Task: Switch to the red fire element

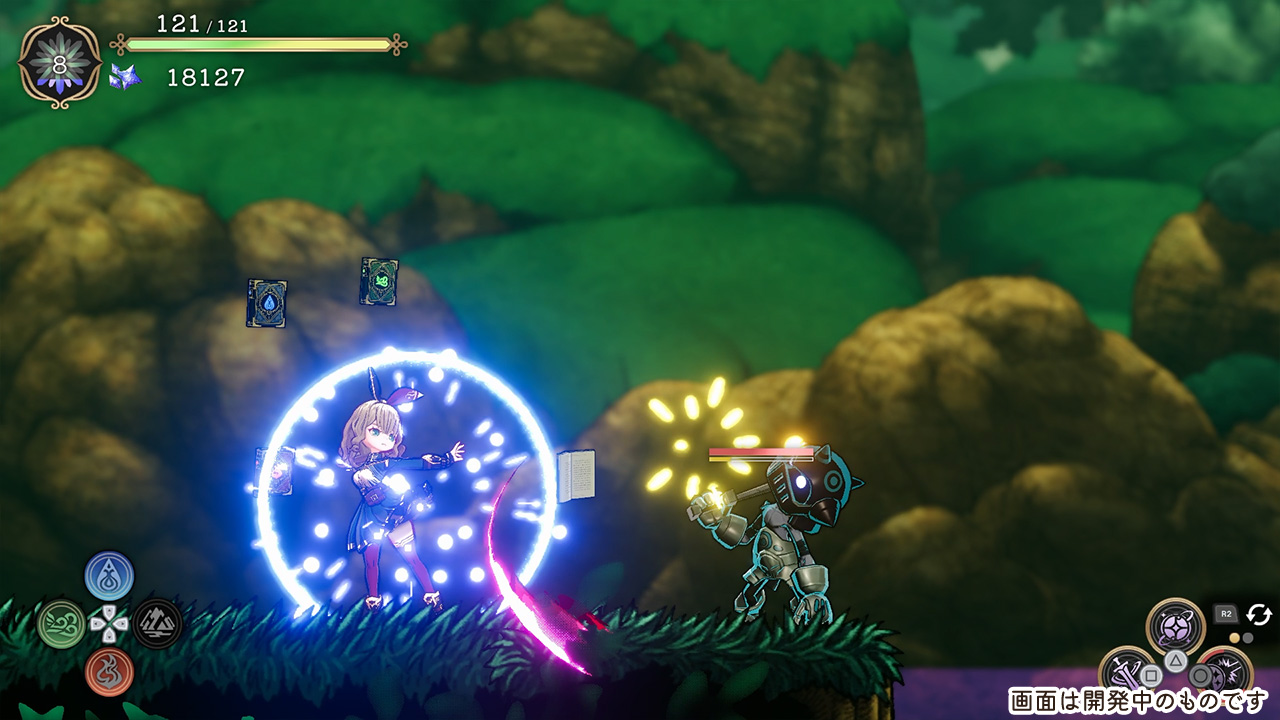Action: [x=109, y=672]
